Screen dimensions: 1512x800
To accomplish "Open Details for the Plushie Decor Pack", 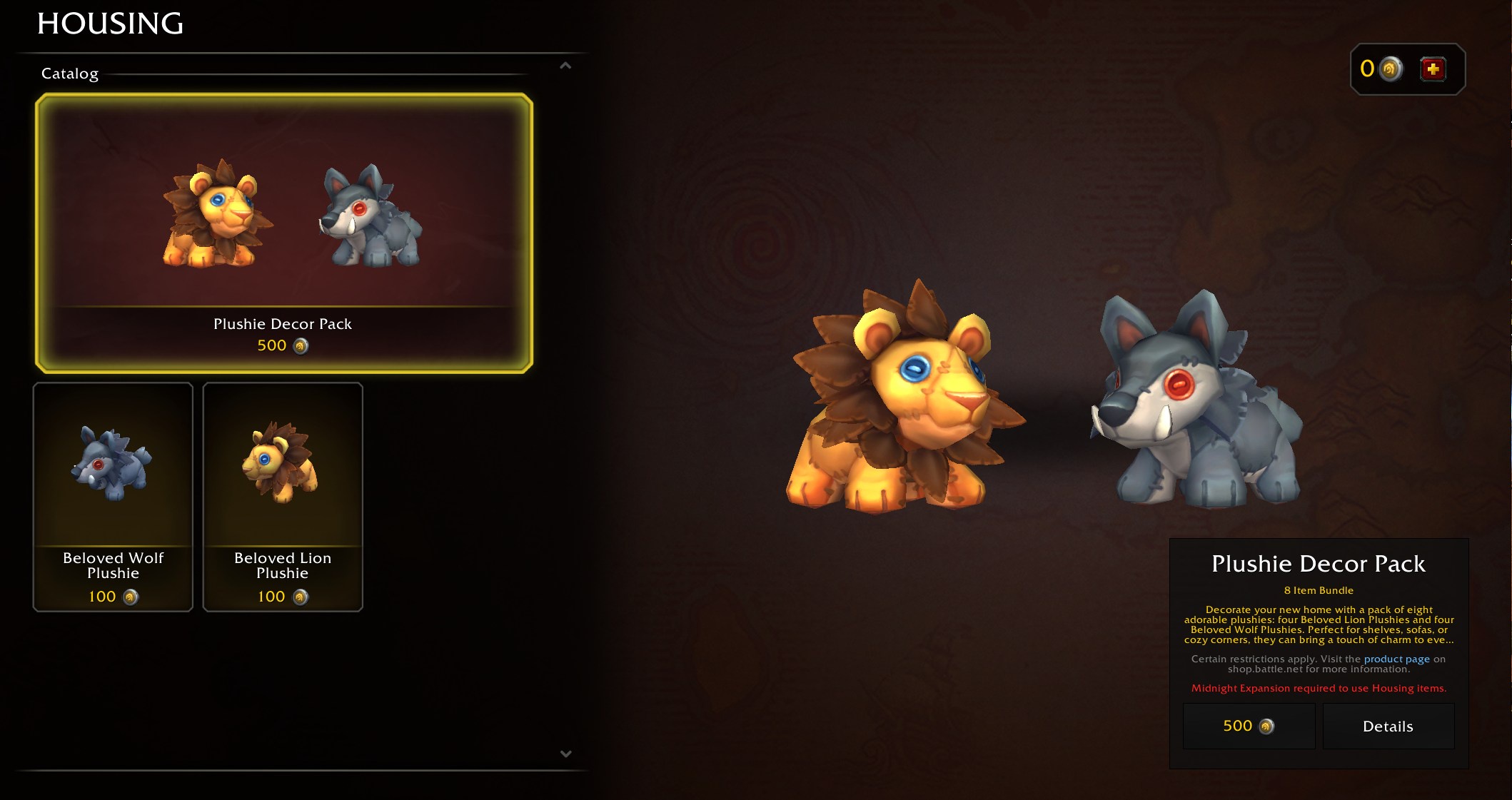I will click(1387, 726).
